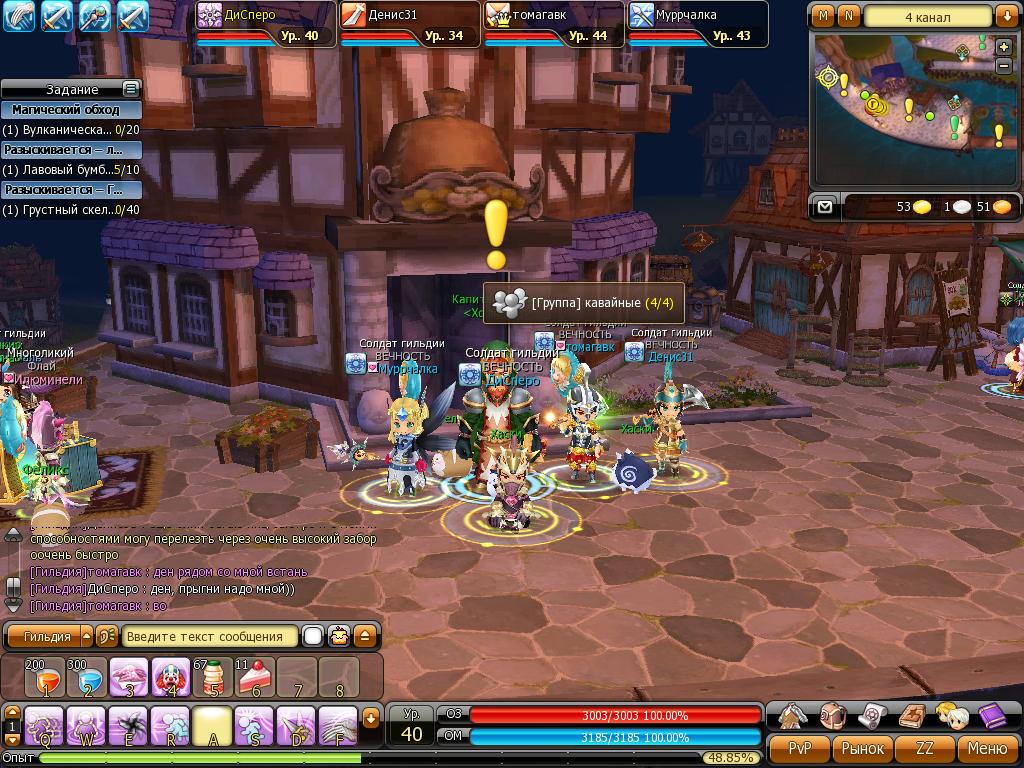
Task: Use the blue potion in slot 2
Action: click(87, 677)
